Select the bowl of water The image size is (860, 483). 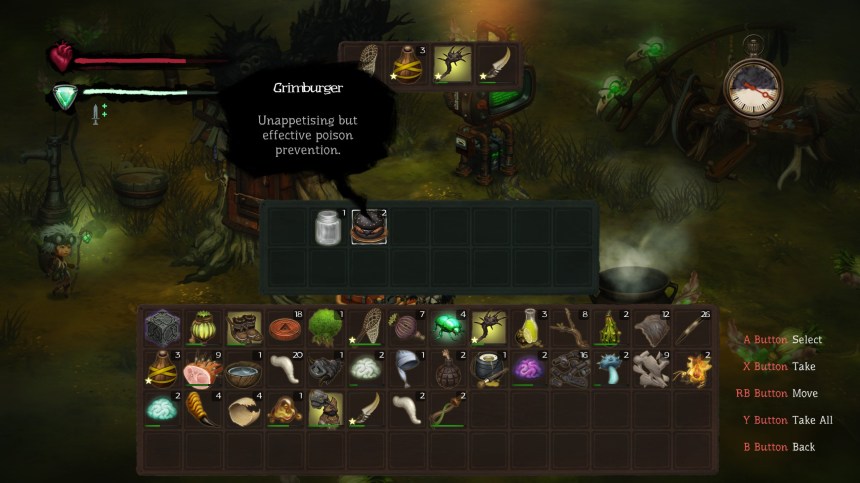[x=242, y=369]
